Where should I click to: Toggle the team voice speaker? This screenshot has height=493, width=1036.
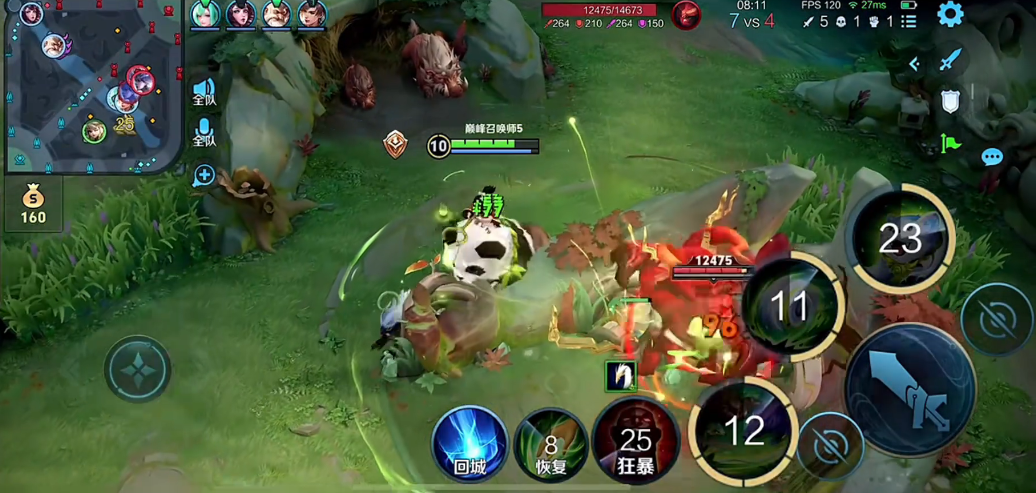pyautogui.click(x=204, y=93)
